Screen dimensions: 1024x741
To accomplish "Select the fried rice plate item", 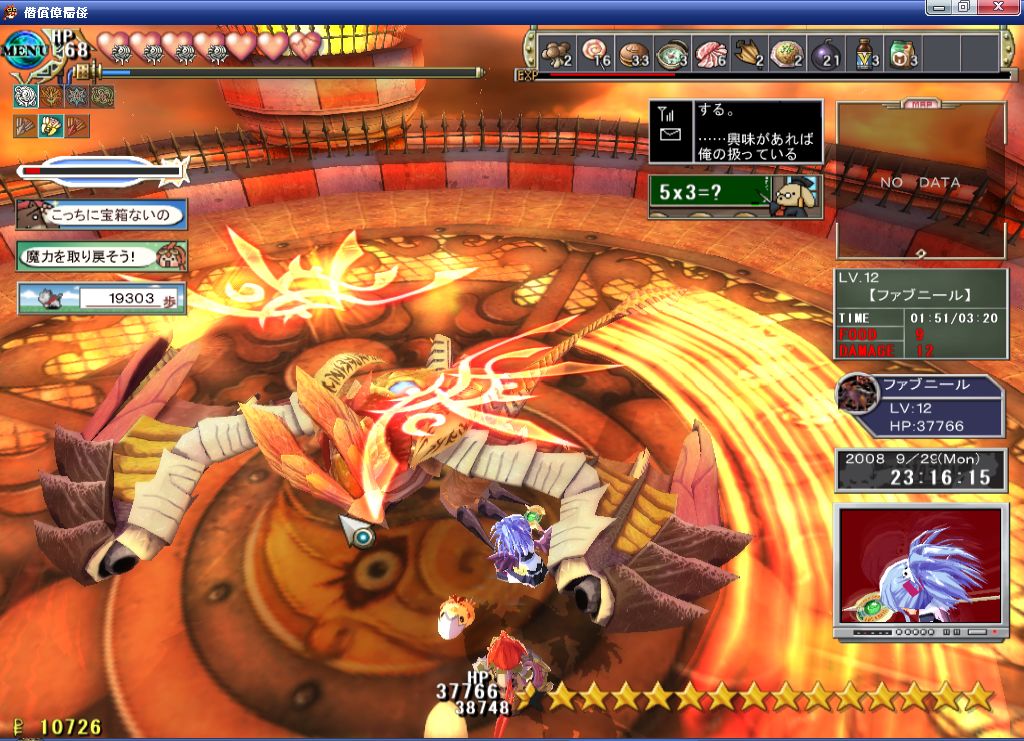I will (x=788, y=53).
